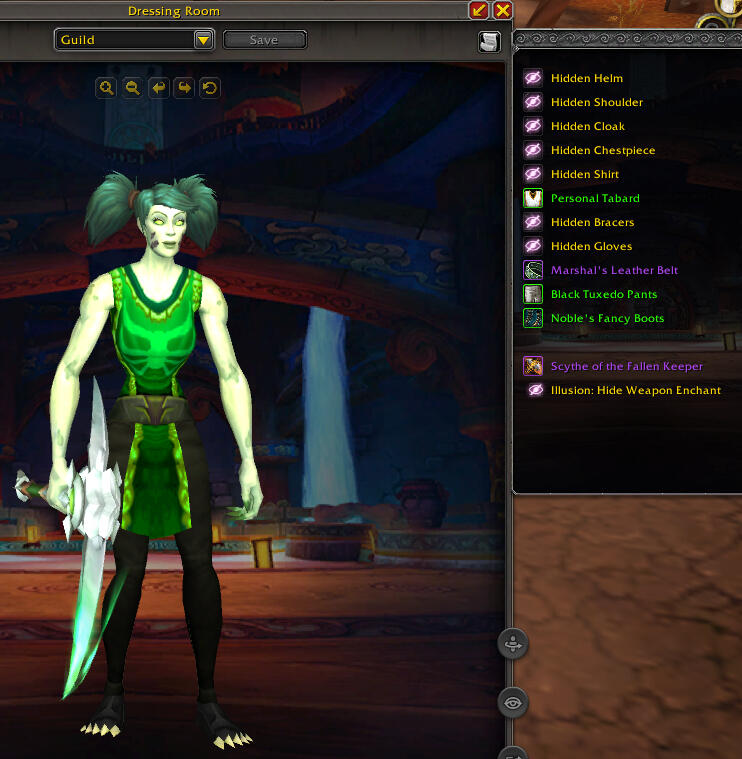Choose the Personal Tabard item
Viewport: 742px width, 759px height.
(x=595, y=198)
